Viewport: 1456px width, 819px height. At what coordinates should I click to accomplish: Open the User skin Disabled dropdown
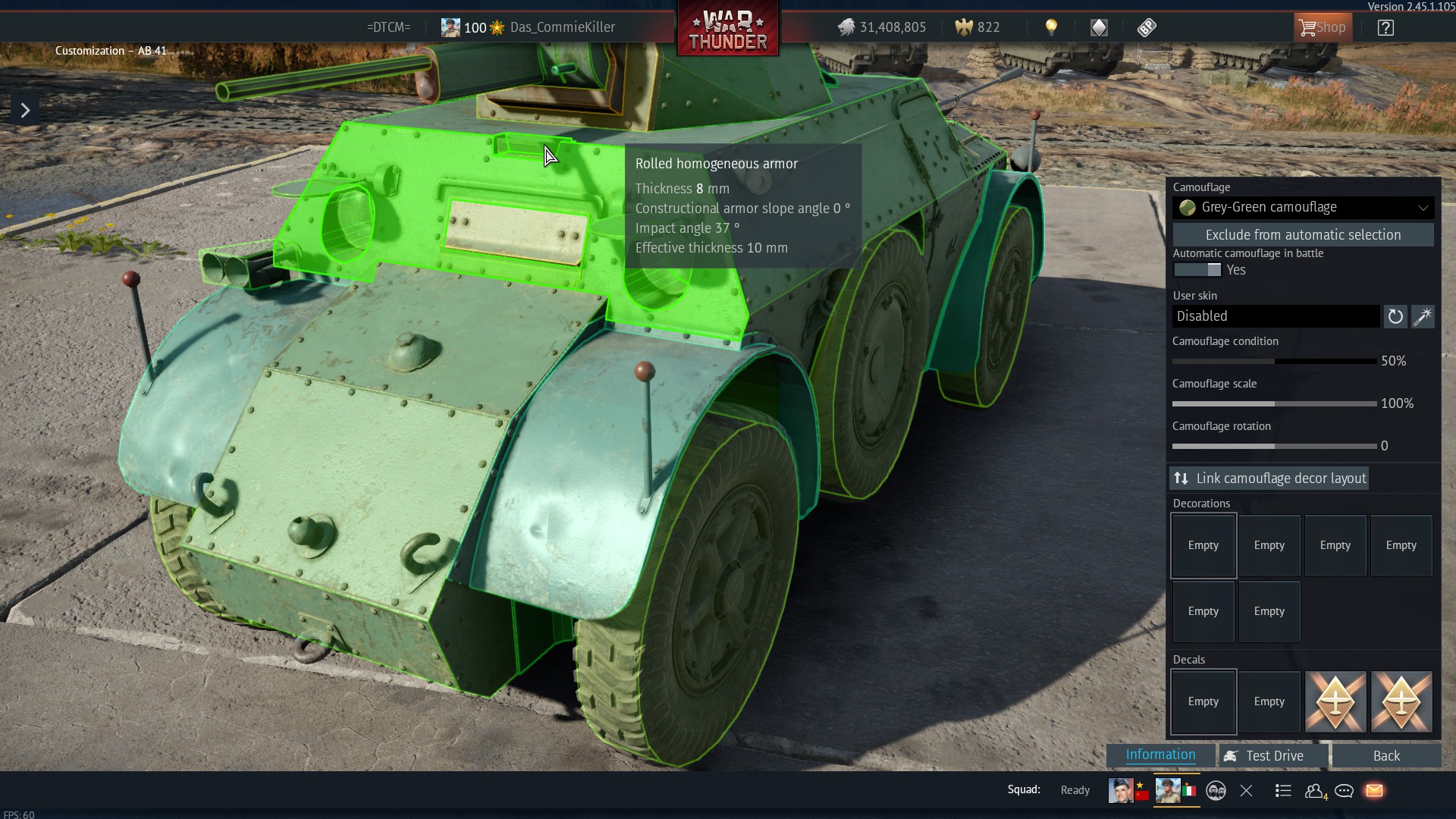1276,316
